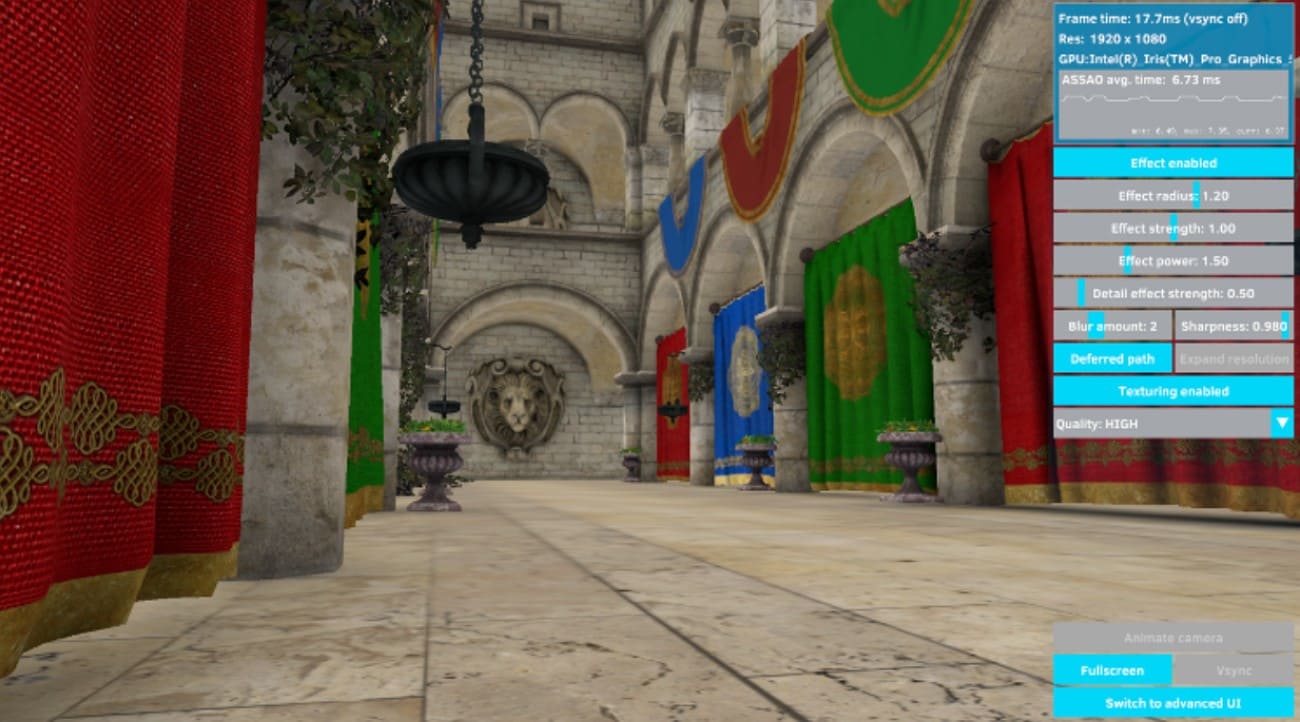Click the Quality dropdown arrow triangle
Screen dimensions: 1300x722
click(x=1284, y=424)
